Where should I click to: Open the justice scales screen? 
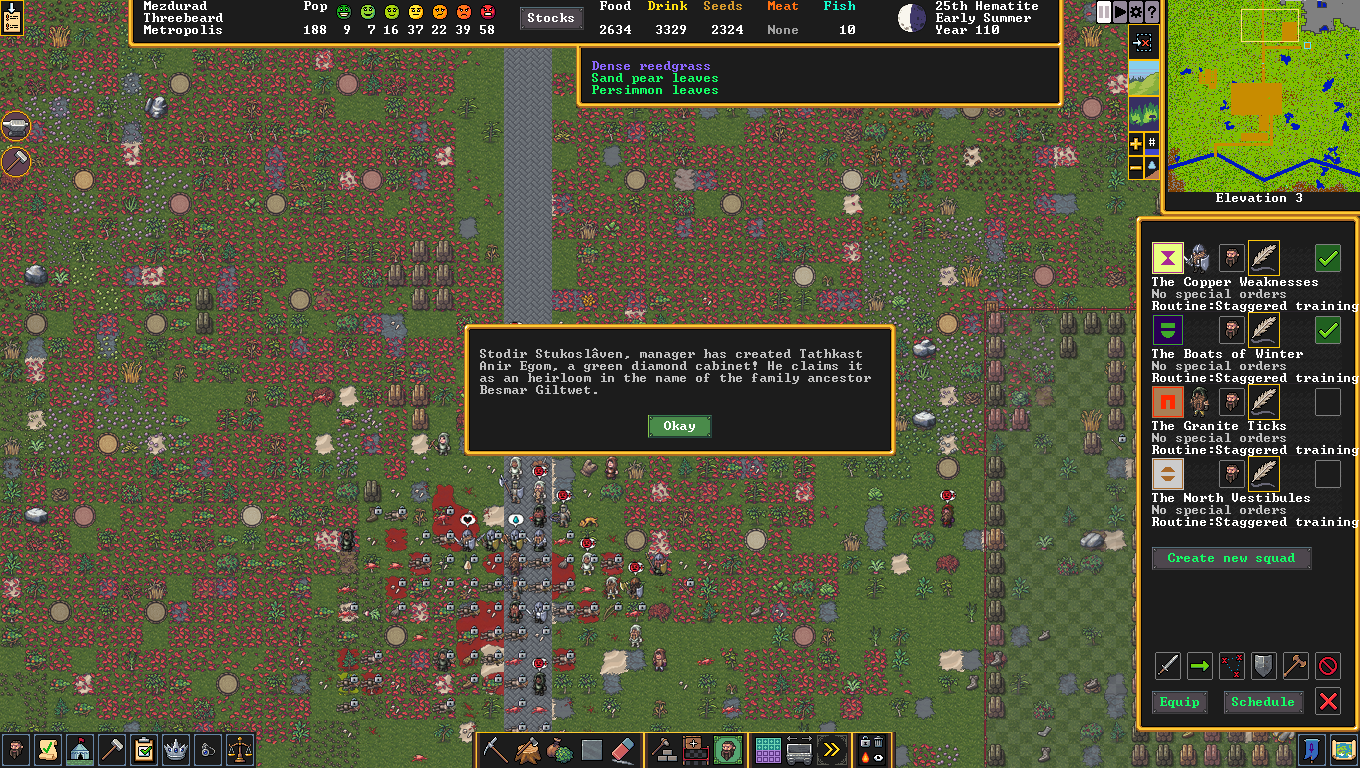coord(240,750)
